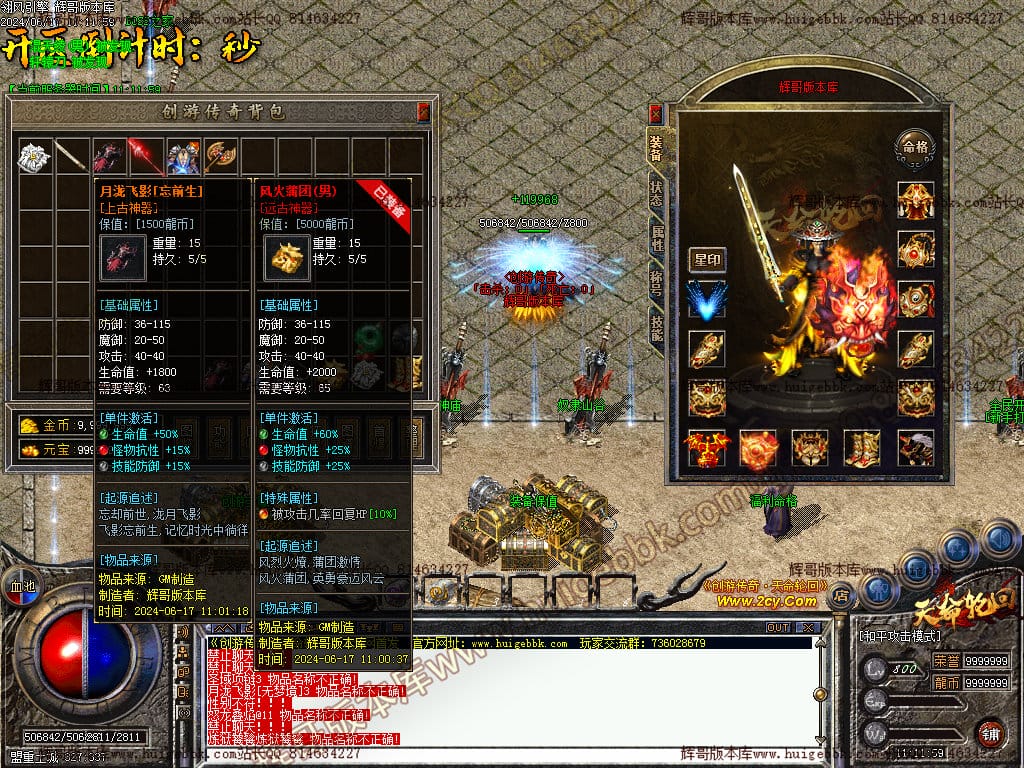Show the 称号 titles tab
Image resolution: width=1024 pixels, height=768 pixels.
pos(656,285)
